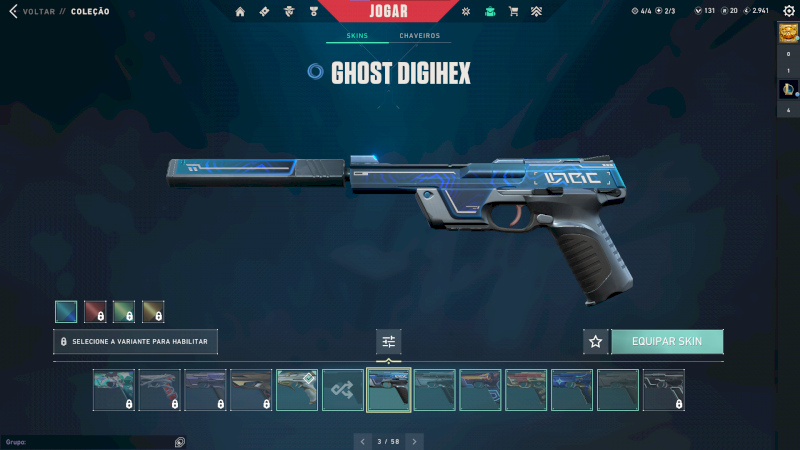Select the random shuffle skin thumbnail
Screen dimensions: 800x450
coord(343,390)
